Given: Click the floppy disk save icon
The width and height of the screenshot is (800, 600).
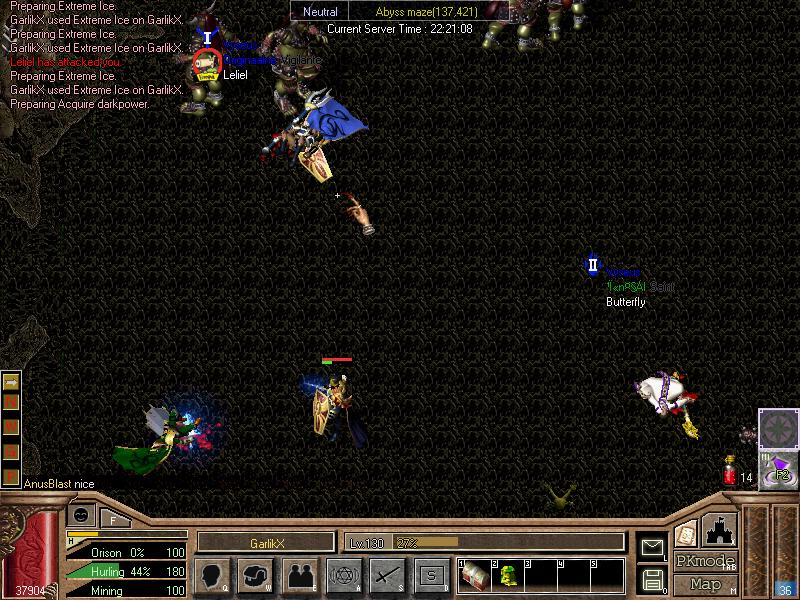Looking at the screenshot, I should point(652,579).
